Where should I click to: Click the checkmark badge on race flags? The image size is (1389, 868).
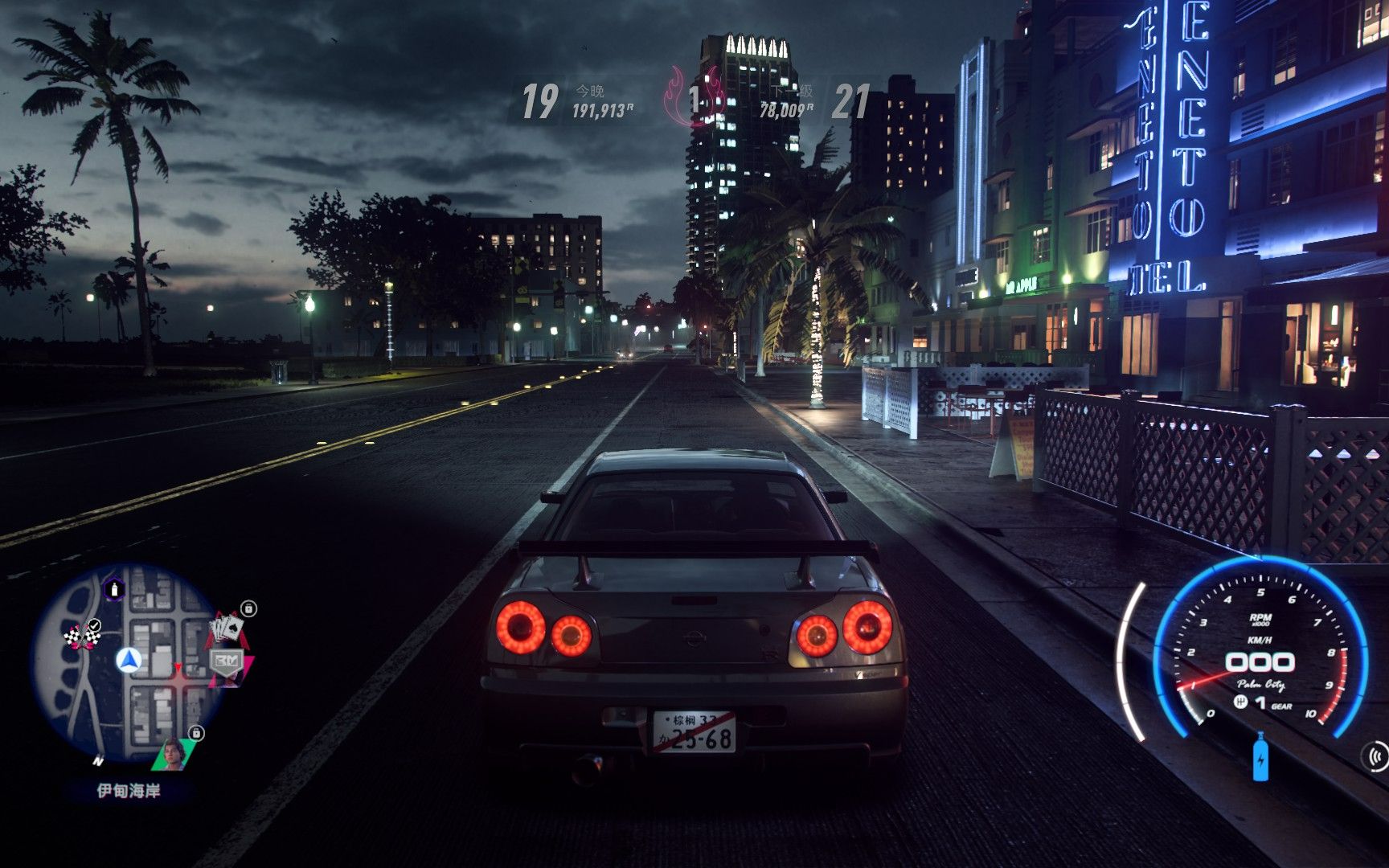pyautogui.click(x=94, y=625)
